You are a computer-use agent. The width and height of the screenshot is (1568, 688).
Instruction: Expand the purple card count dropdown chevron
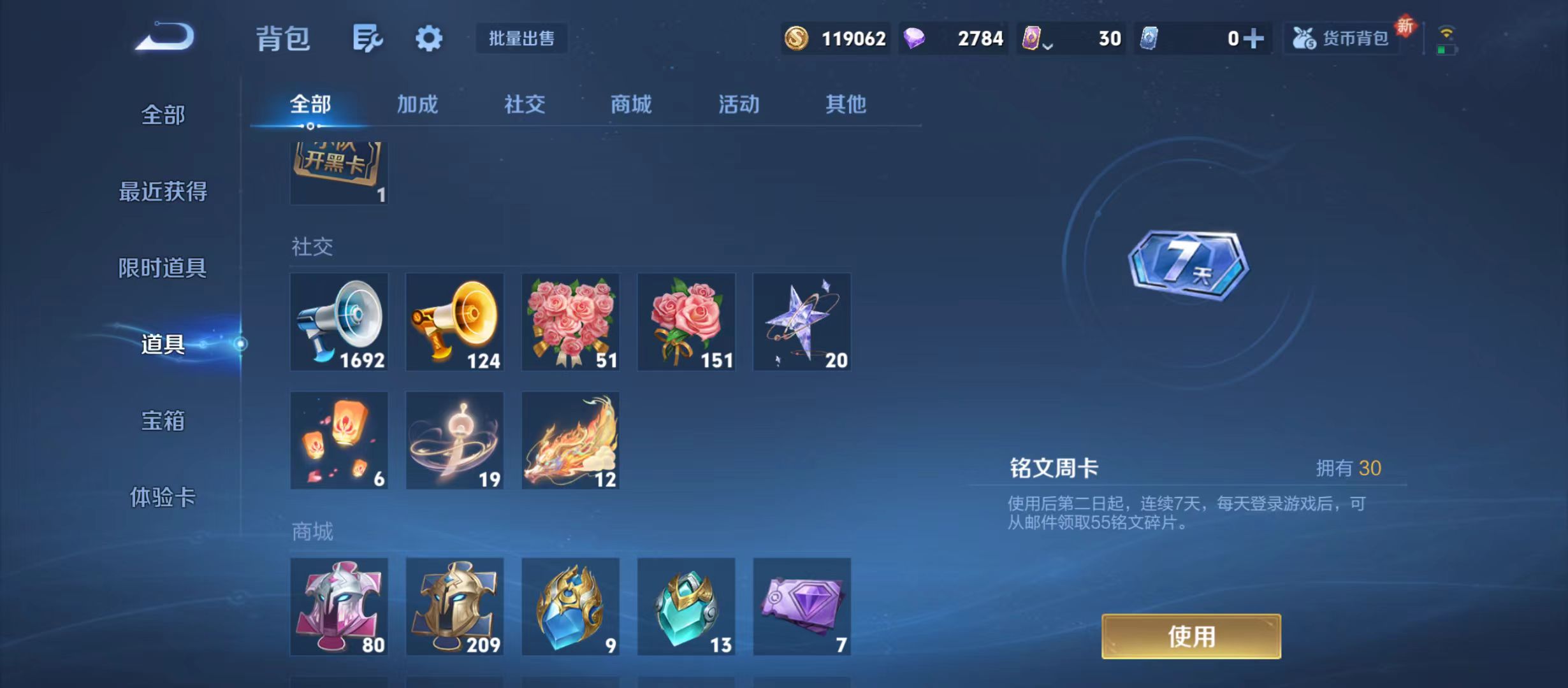point(1048,45)
